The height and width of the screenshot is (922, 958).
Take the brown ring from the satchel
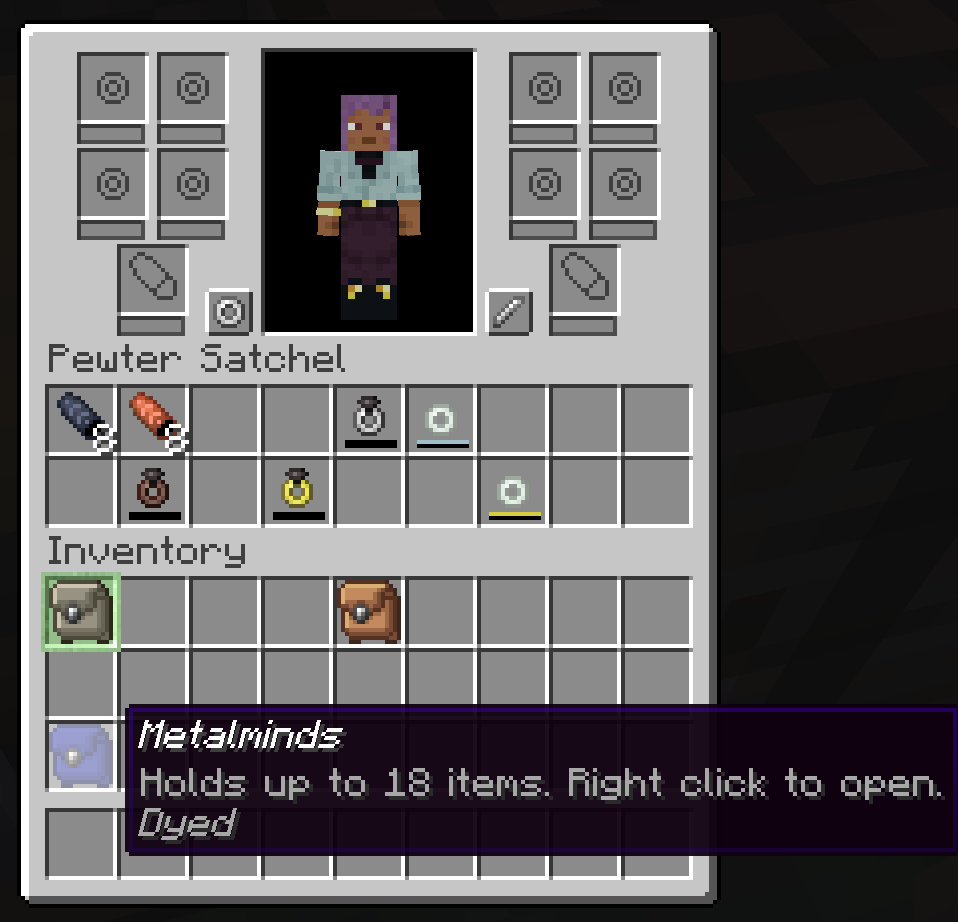pos(153,491)
